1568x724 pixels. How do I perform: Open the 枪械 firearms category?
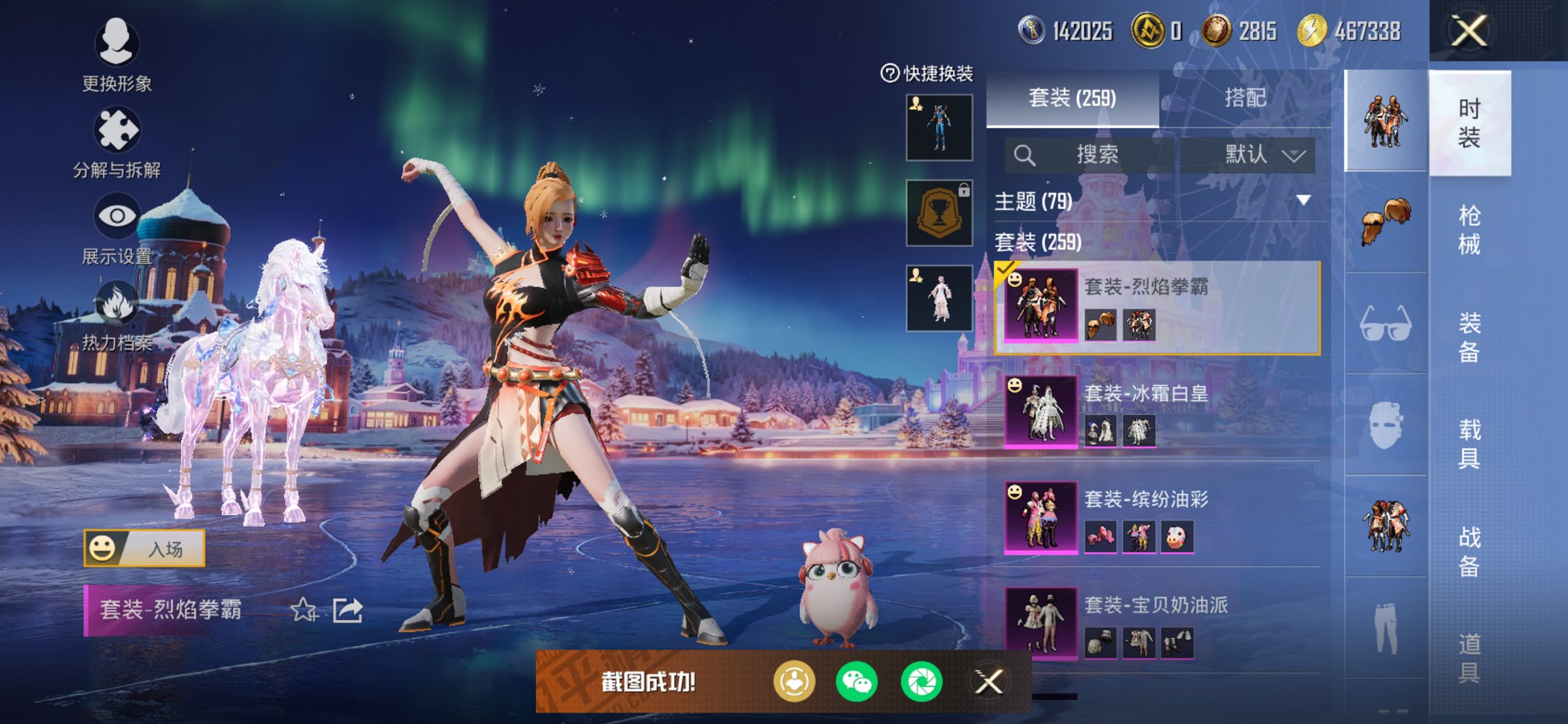tap(1468, 229)
